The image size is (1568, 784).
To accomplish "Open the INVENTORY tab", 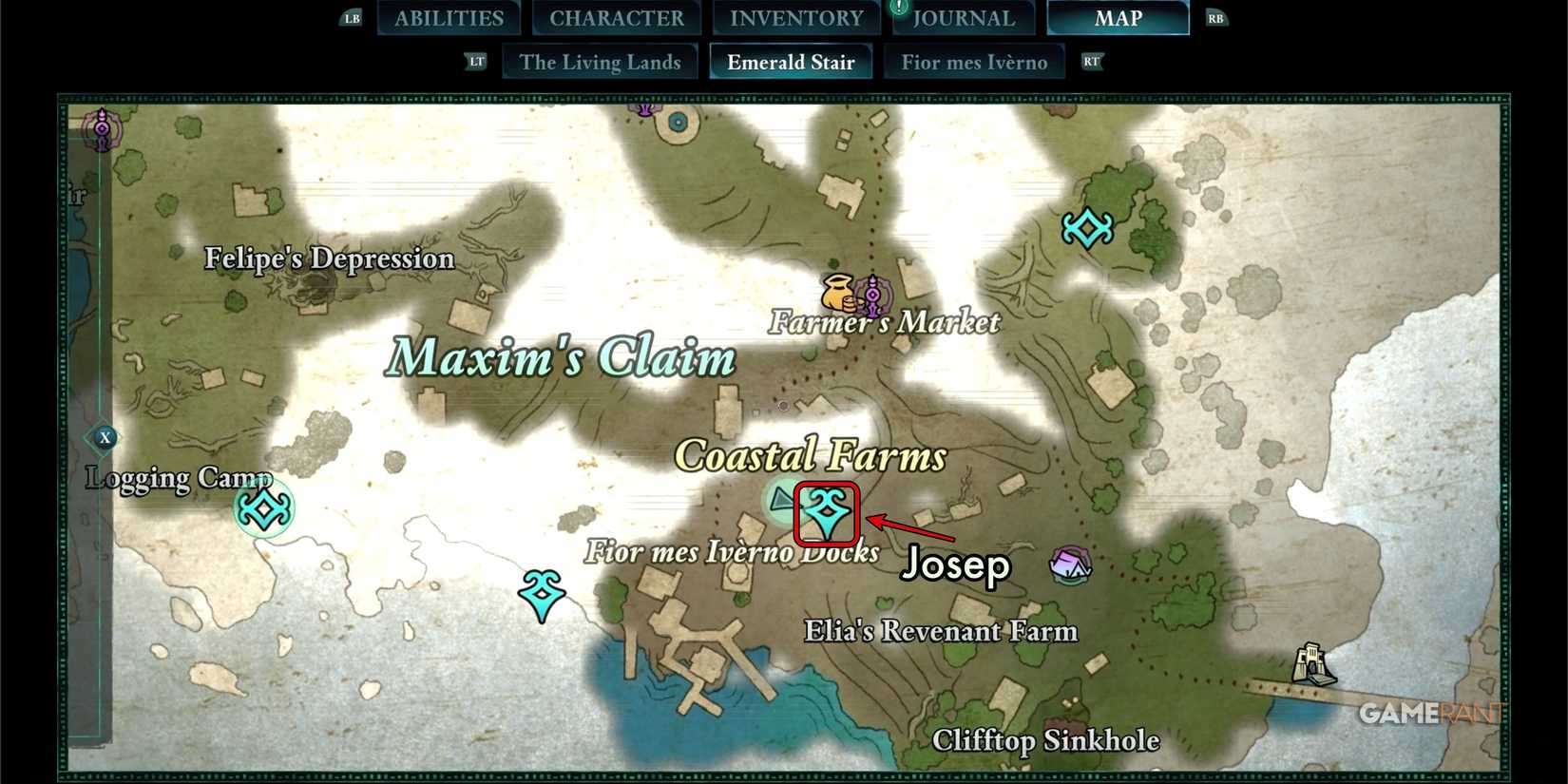I will (x=795, y=16).
